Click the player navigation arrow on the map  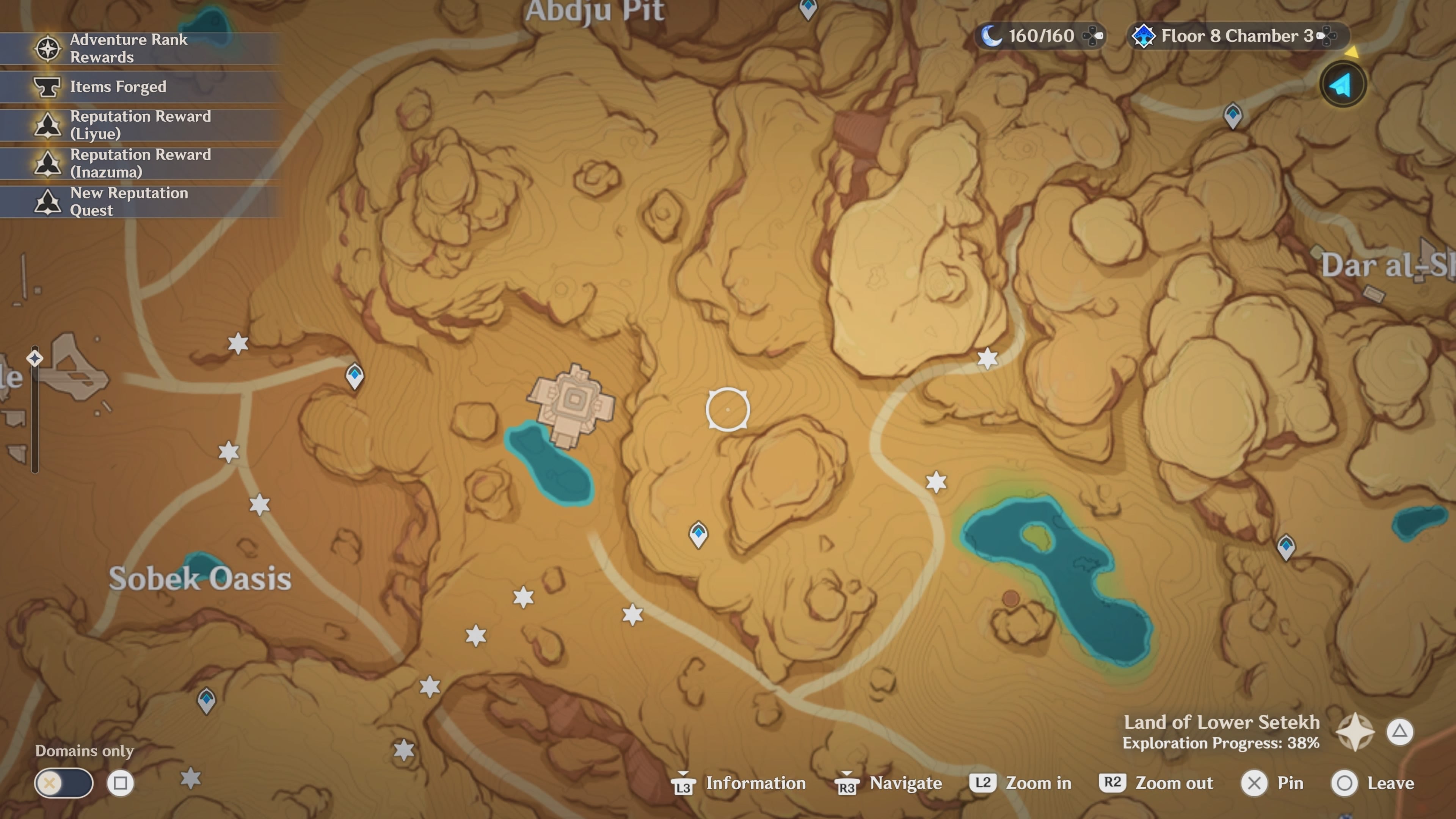pyautogui.click(x=1343, y=84)
